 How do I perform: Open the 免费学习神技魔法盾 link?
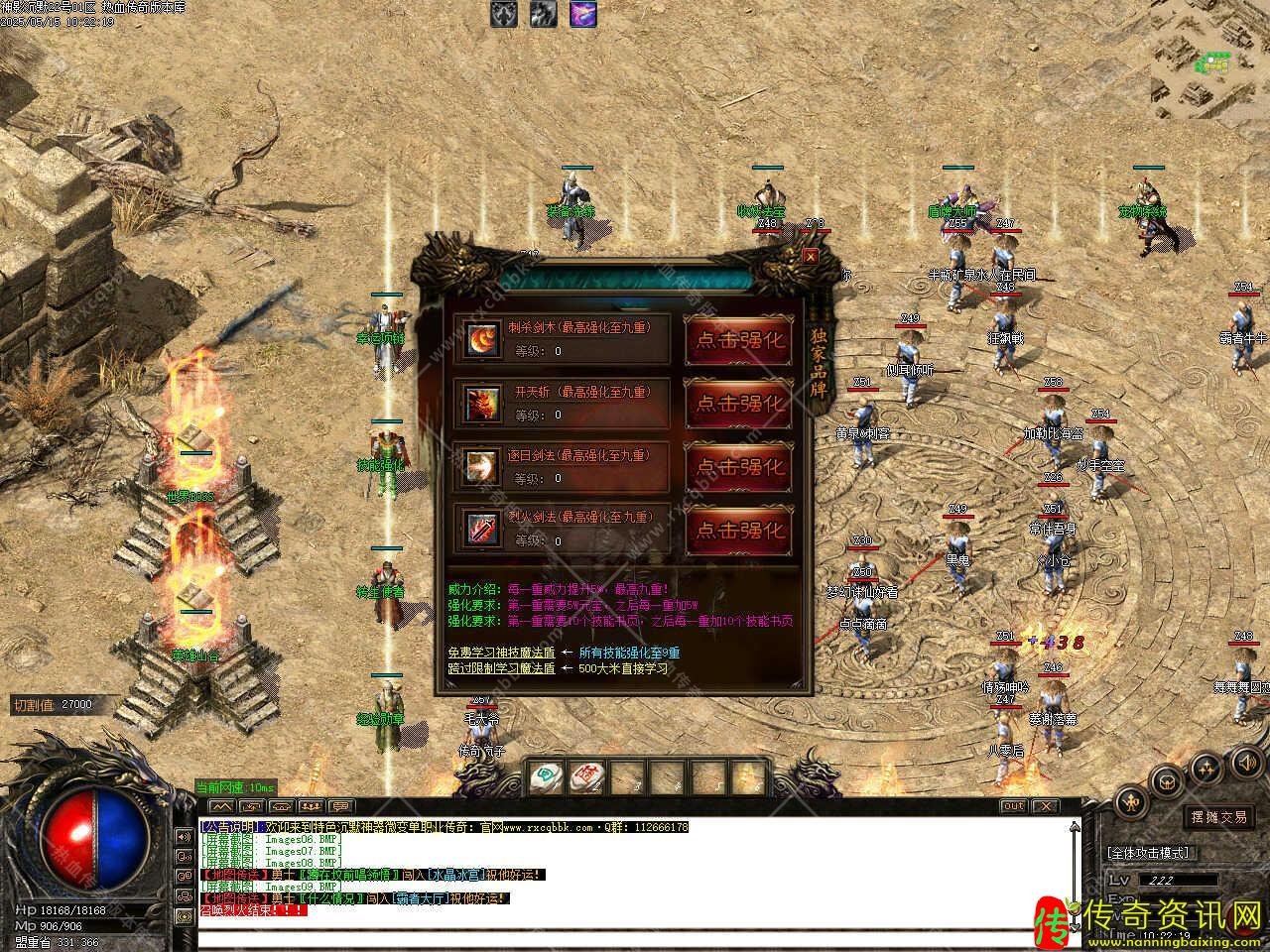(500, 652)
